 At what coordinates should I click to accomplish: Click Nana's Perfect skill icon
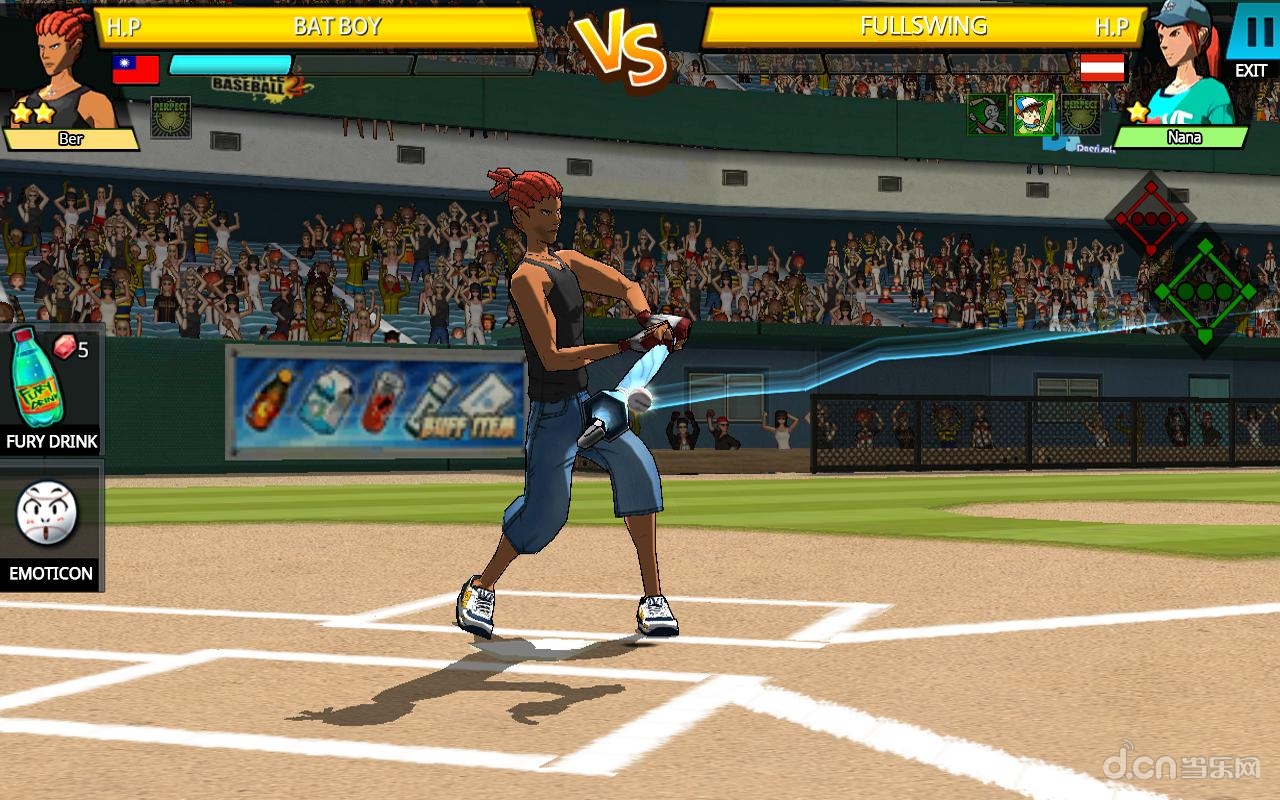tap(1080, 115)
